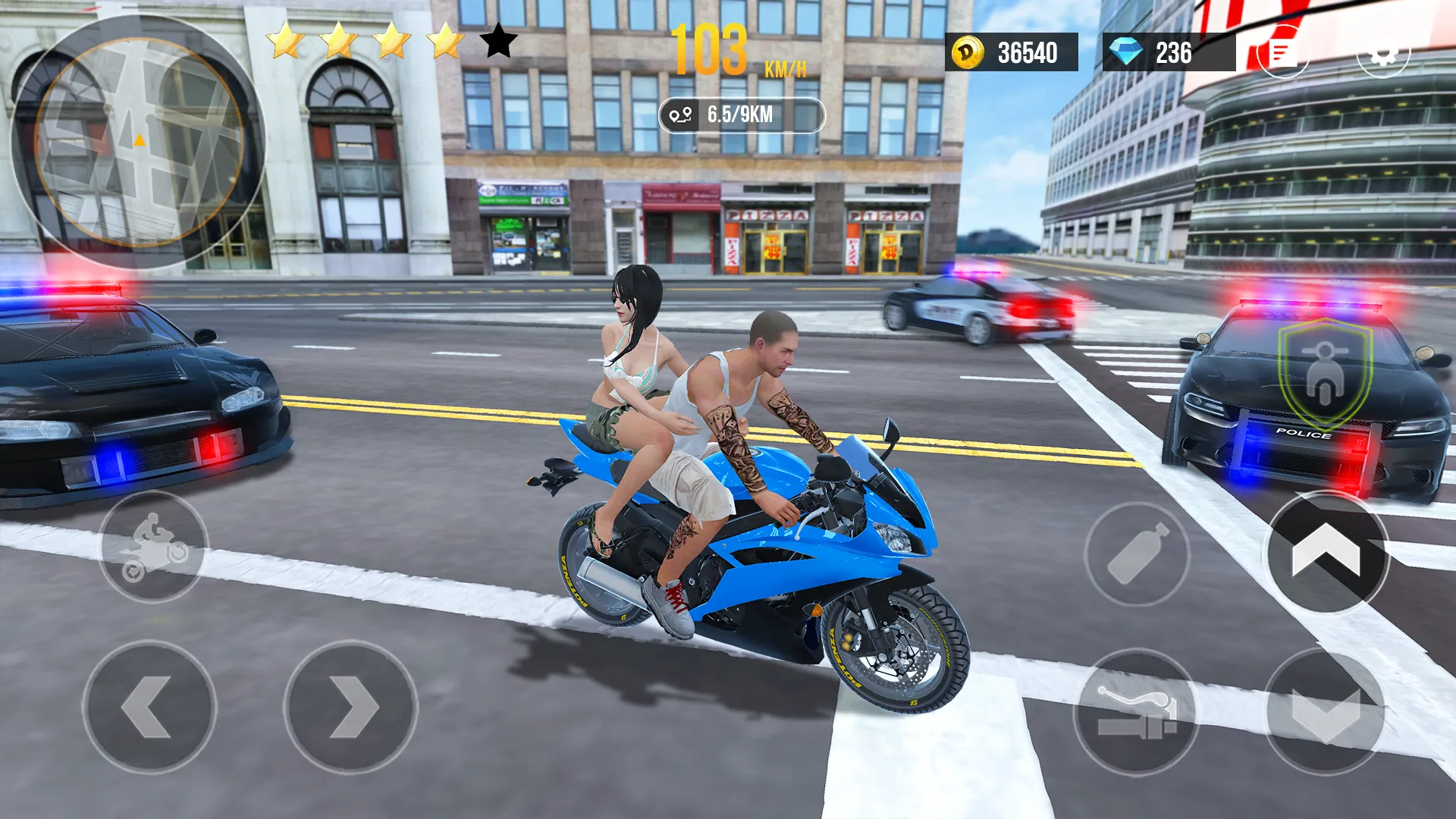
Task: Pull the handbrake lever button
Action: coord(1136,712)
